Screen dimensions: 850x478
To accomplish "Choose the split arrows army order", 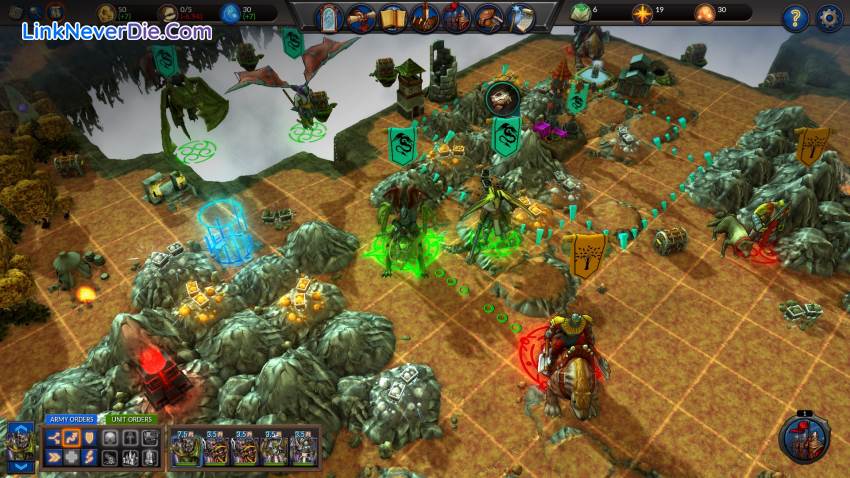I will 53,438.
